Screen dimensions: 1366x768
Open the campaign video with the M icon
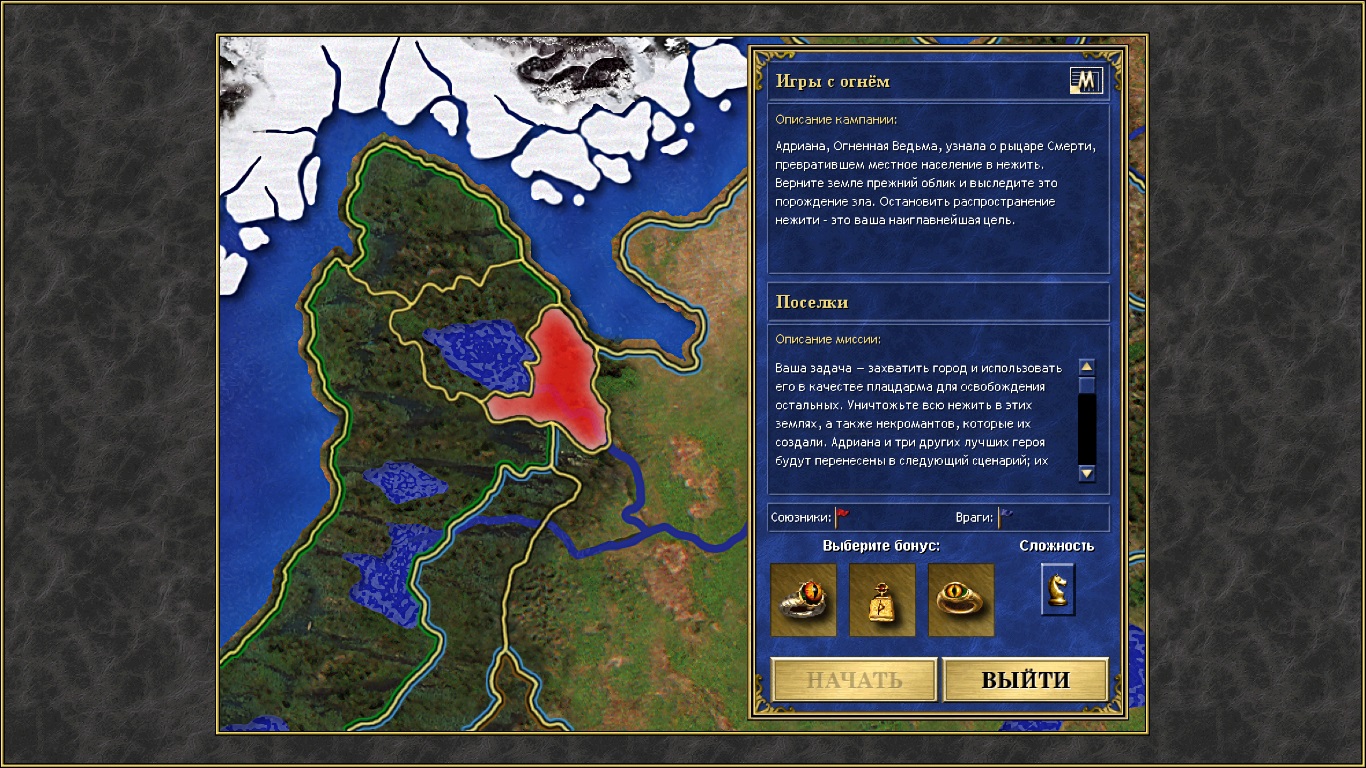1085,81
